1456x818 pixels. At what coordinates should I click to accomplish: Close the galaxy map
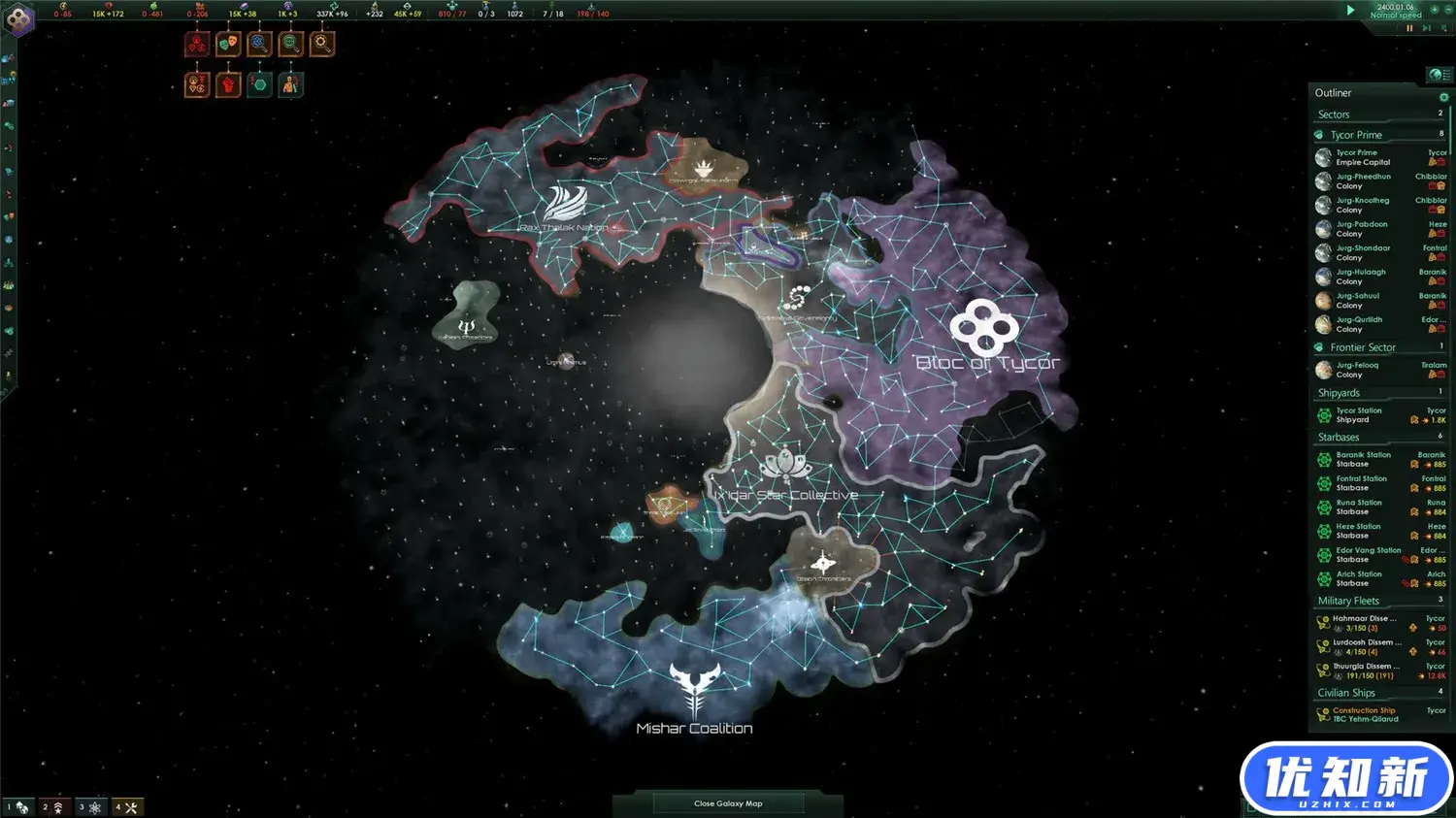tap(728, 803)
